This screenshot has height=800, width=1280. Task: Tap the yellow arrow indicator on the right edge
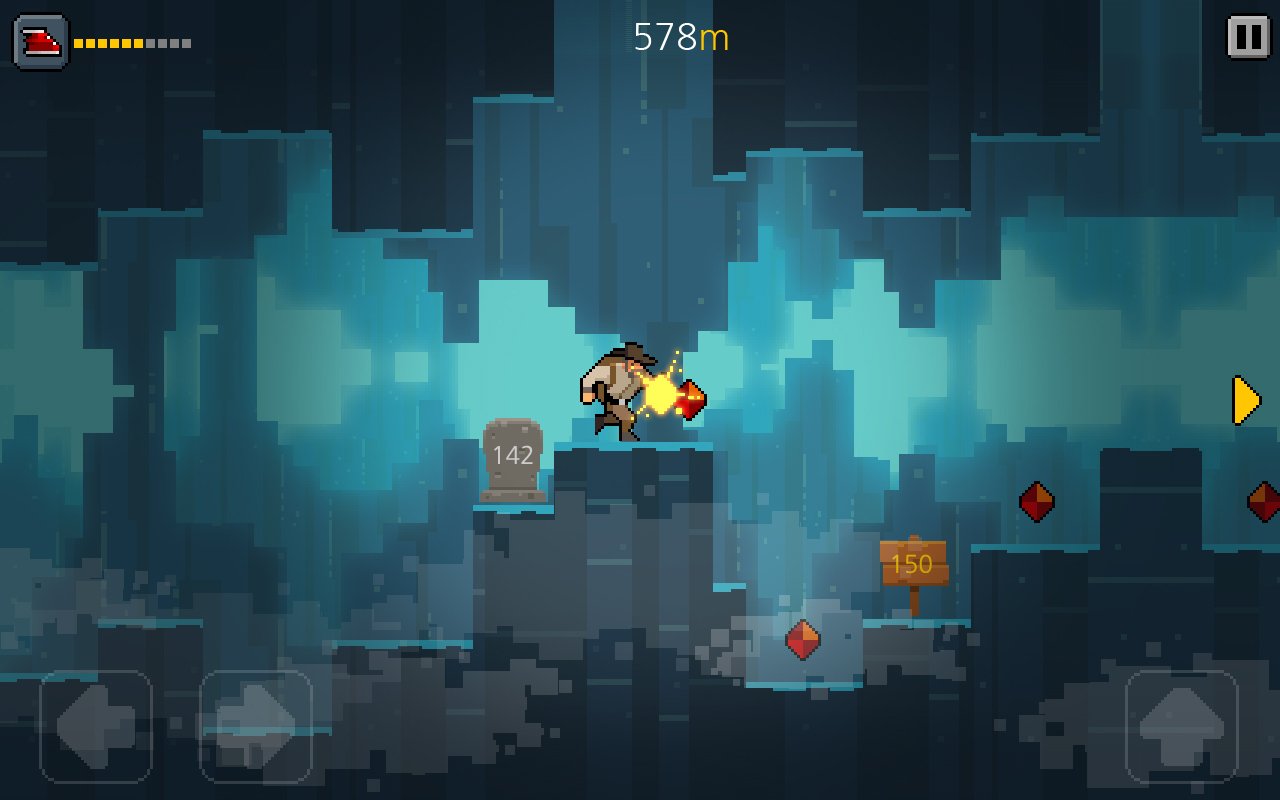point(1243,399)
